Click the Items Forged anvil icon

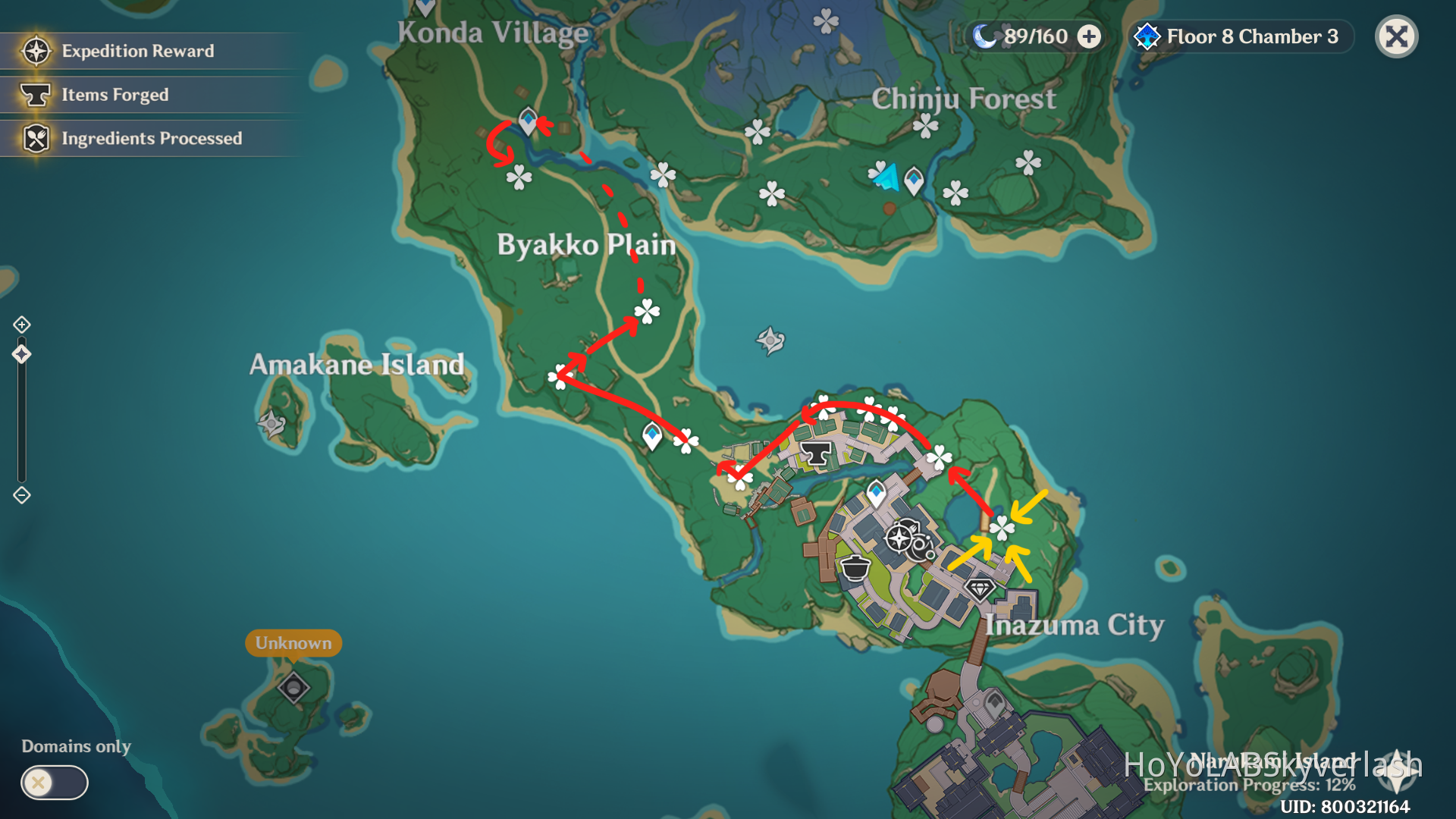click(34, 94)
